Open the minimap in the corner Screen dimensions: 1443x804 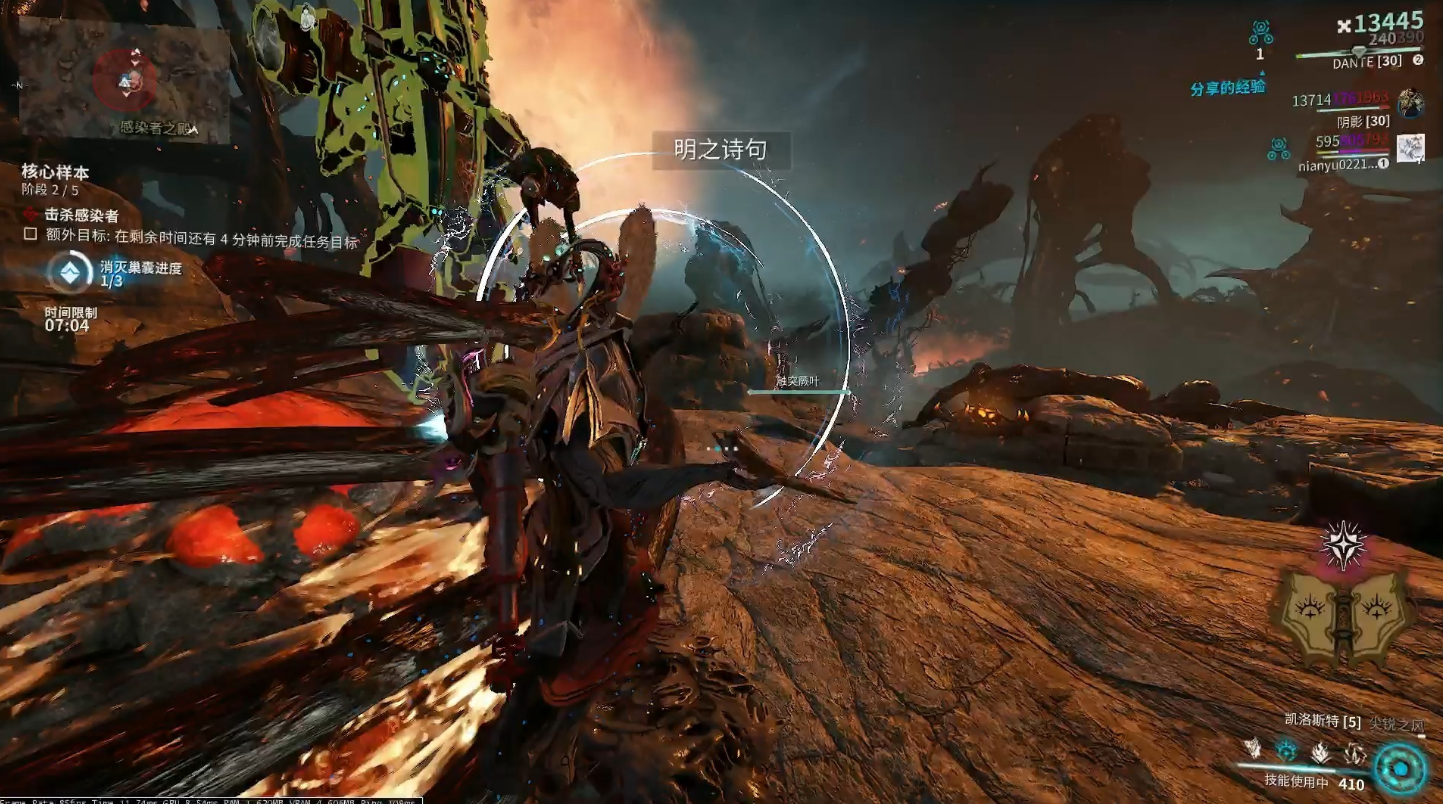click(124, 78)
